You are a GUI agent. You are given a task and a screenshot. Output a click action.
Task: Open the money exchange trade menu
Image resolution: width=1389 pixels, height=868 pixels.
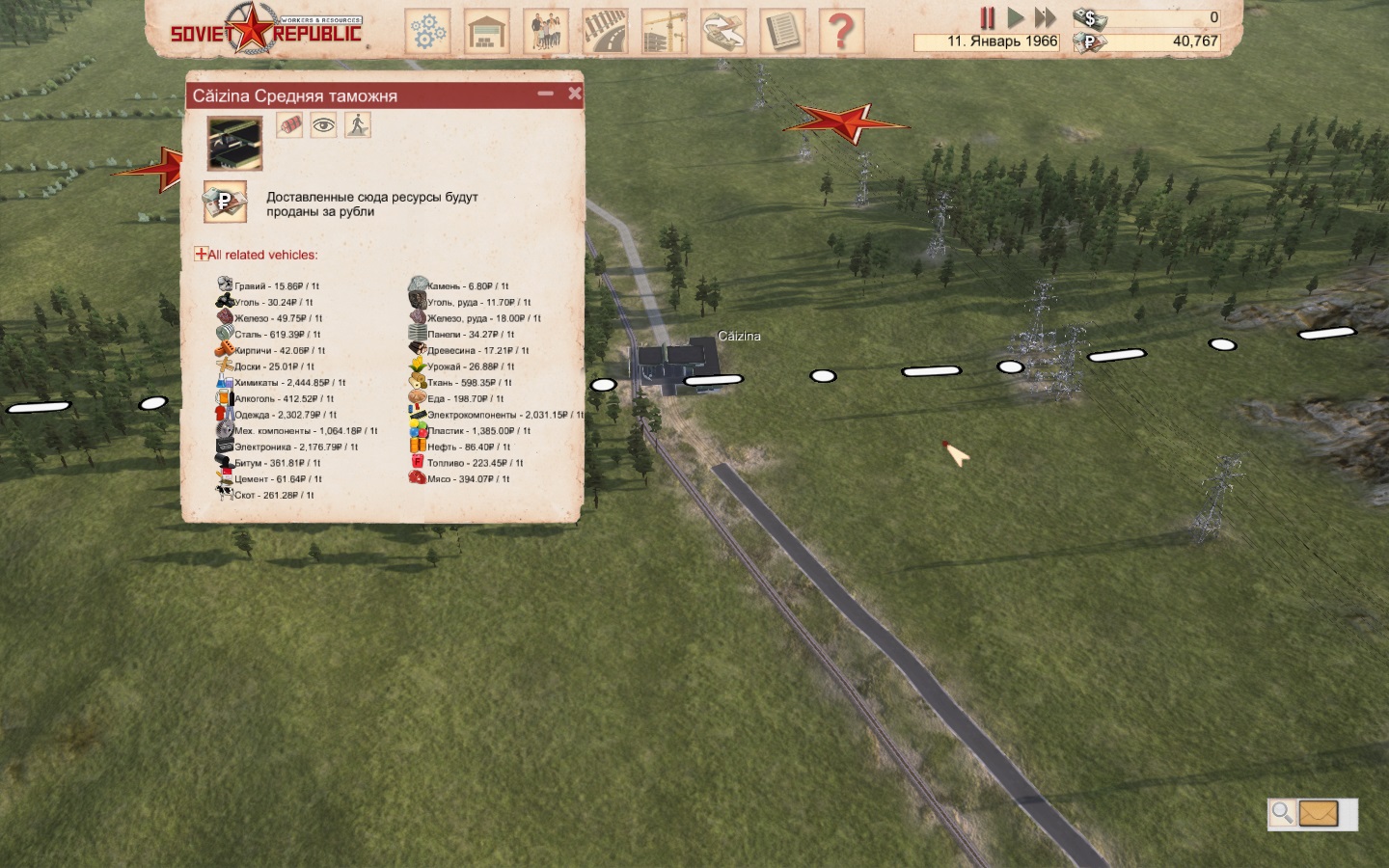(x=723, y=32)
